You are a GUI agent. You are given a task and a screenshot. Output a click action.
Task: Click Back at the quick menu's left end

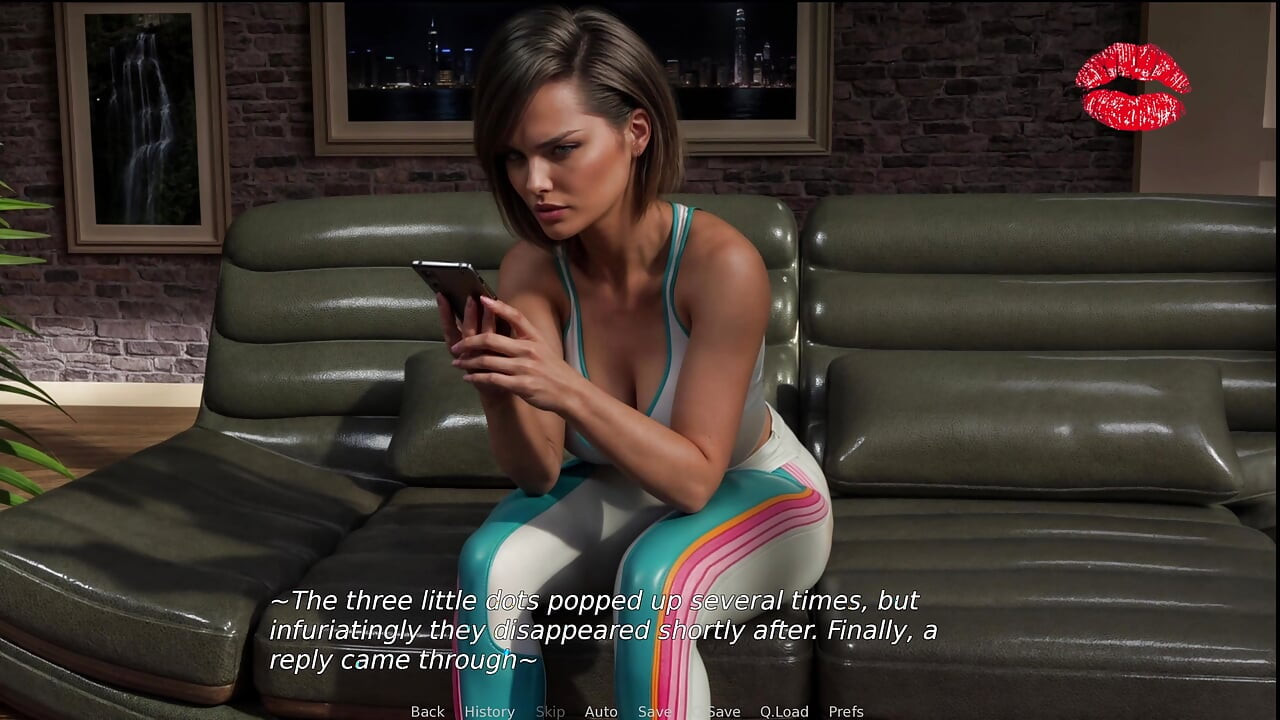coord(427,711)
